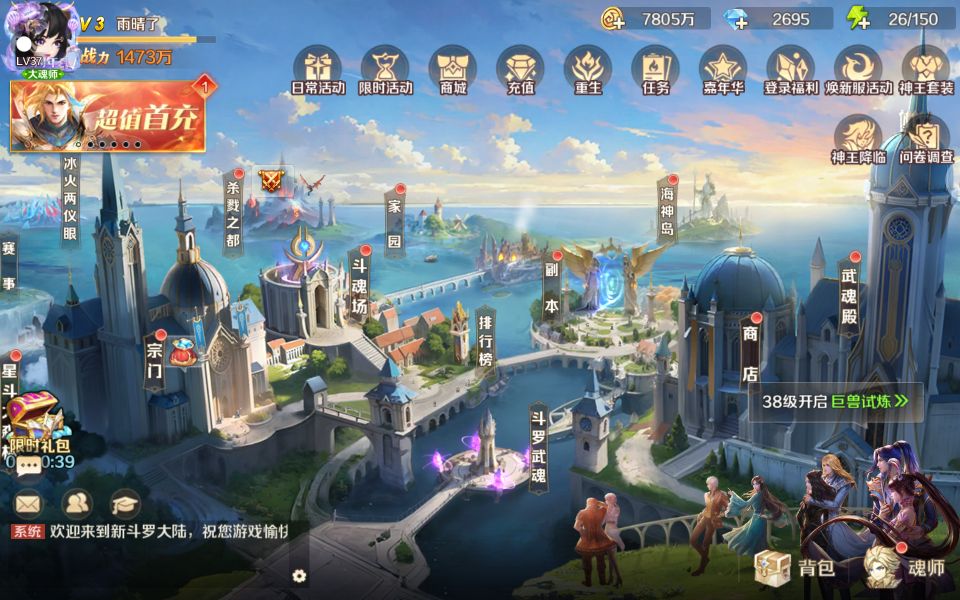The height and width of the screenshot is (600, 960).
Task: Open the 问卷调查 survey
Action: [926, 138]
